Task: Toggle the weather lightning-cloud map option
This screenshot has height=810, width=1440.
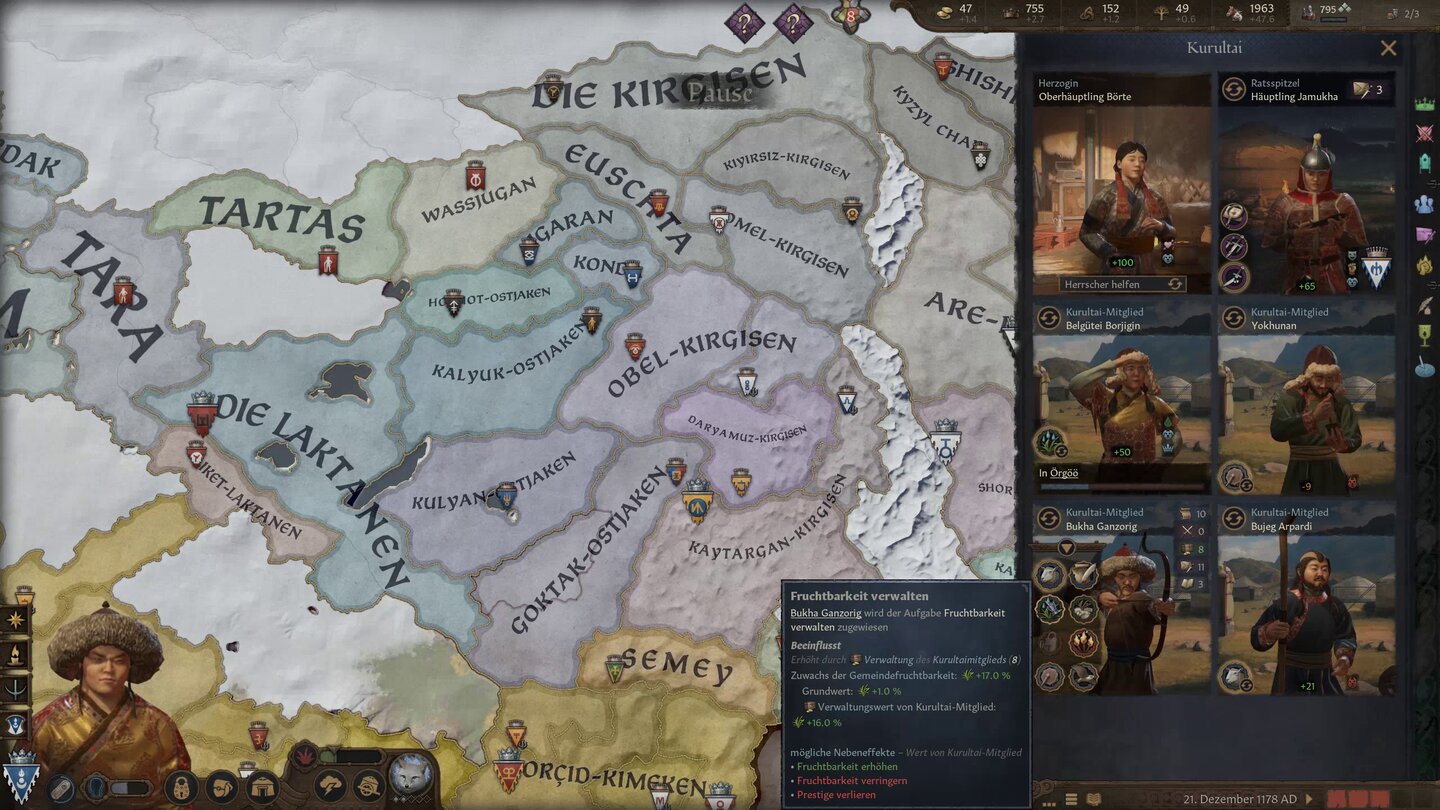Action: tap(331, 786)
